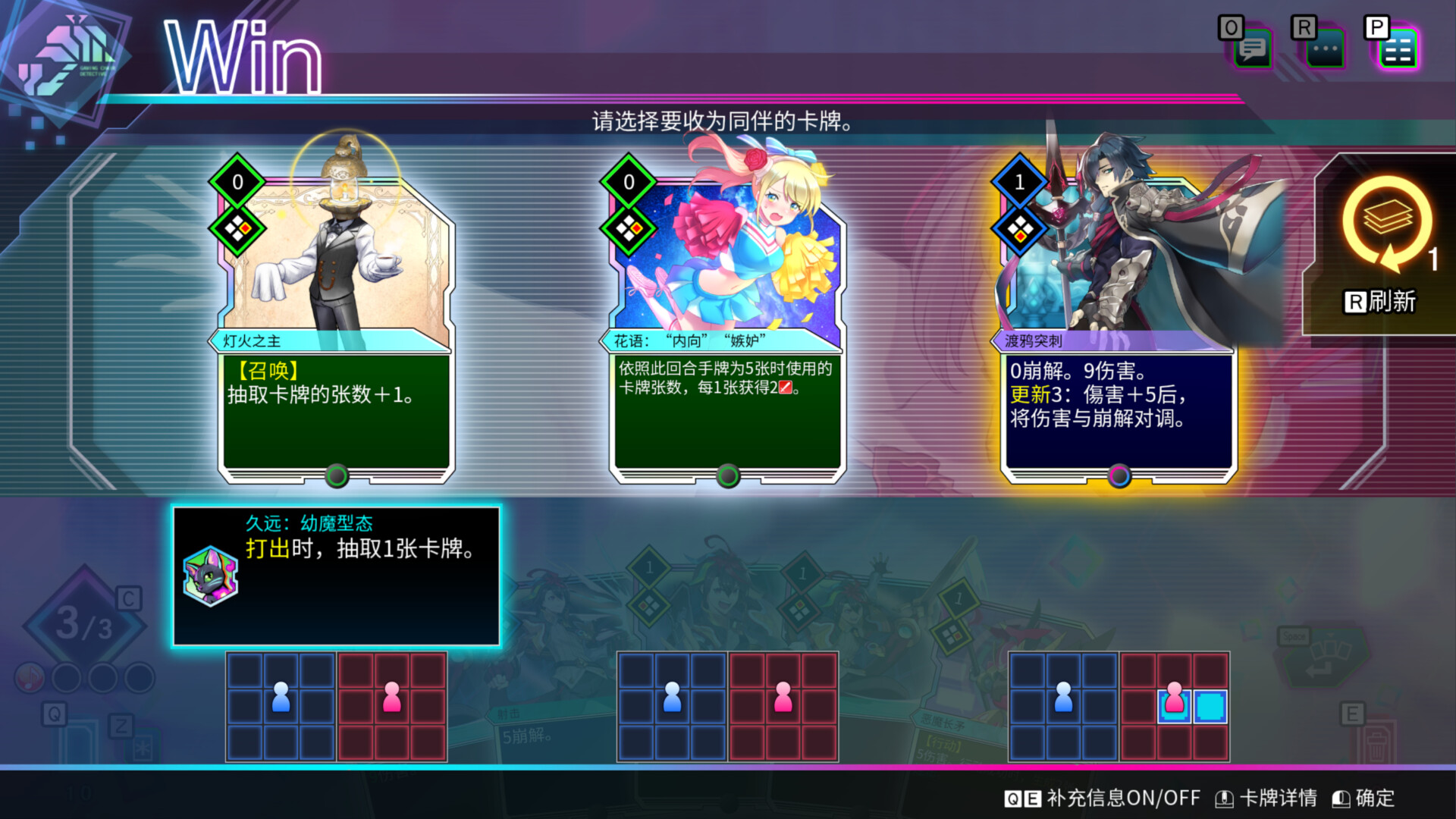Viewport: 1456px width, 819px height.
Task: Open 卡牌详情 card details
Action: coord(1282,798)
